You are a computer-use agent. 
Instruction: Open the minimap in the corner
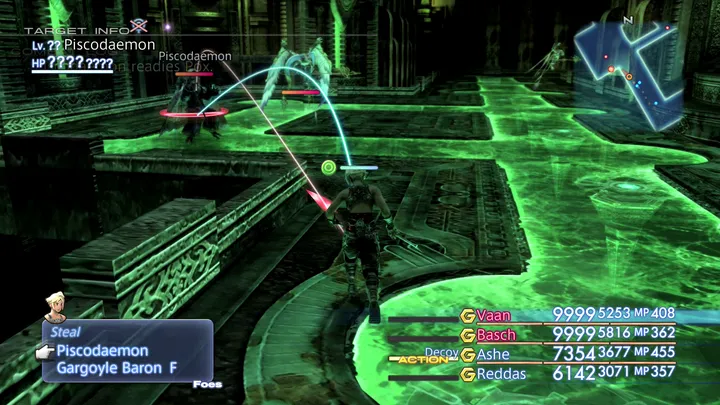(x=628, y=72)
